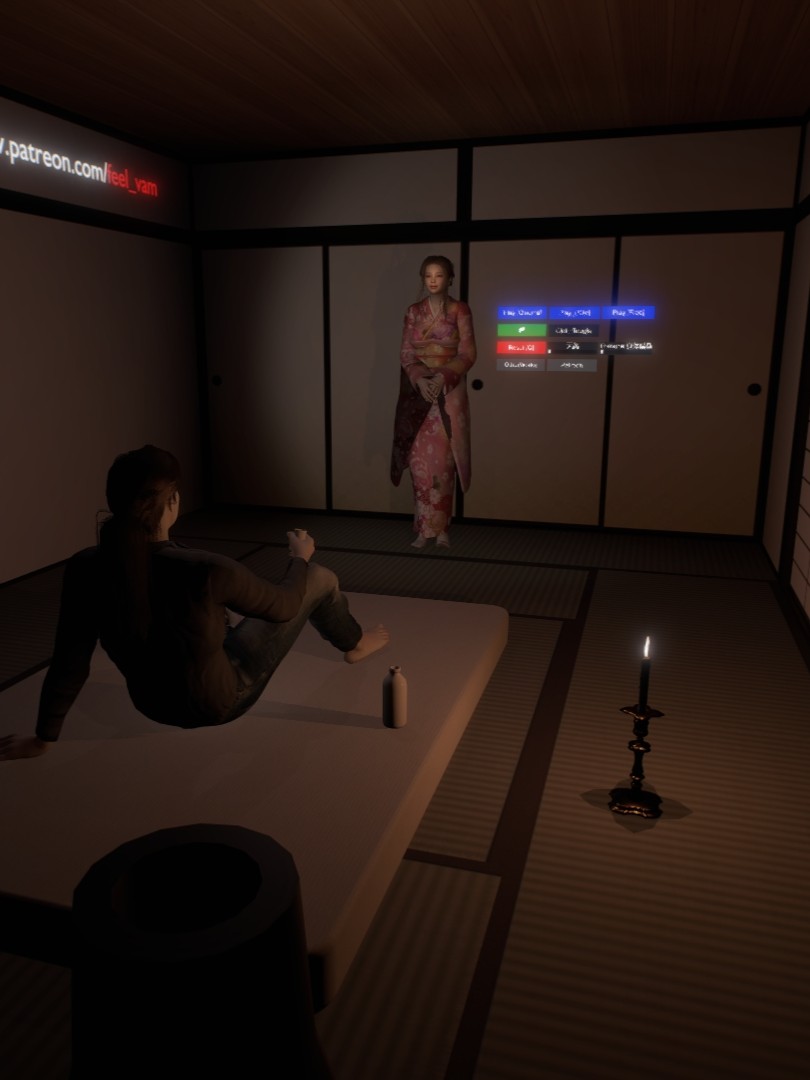Viewport: 810px width, 1080px height.
Task: Open the patreon.com link banner
Action: coord(80,167)
